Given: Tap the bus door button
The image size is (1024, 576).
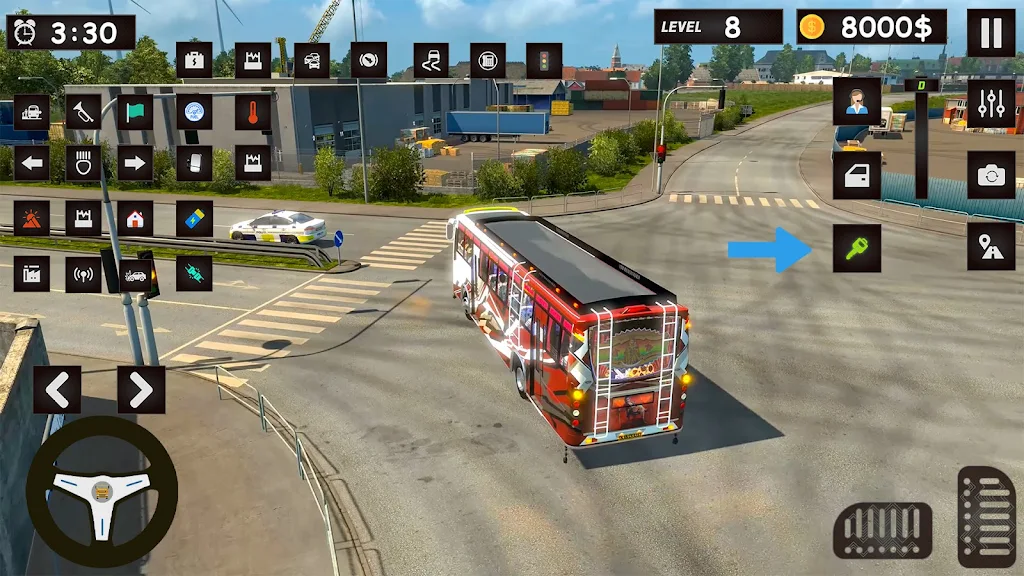Looking at the screenshot, I should [857, 175].
